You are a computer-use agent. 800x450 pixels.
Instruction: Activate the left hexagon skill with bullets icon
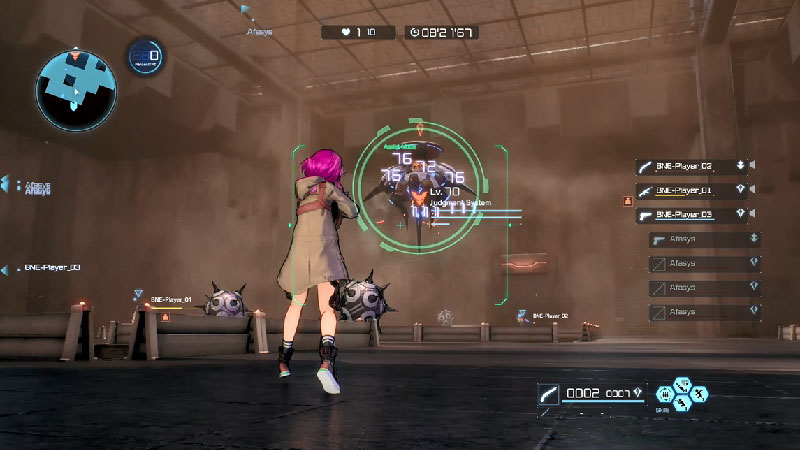(667, 393)
